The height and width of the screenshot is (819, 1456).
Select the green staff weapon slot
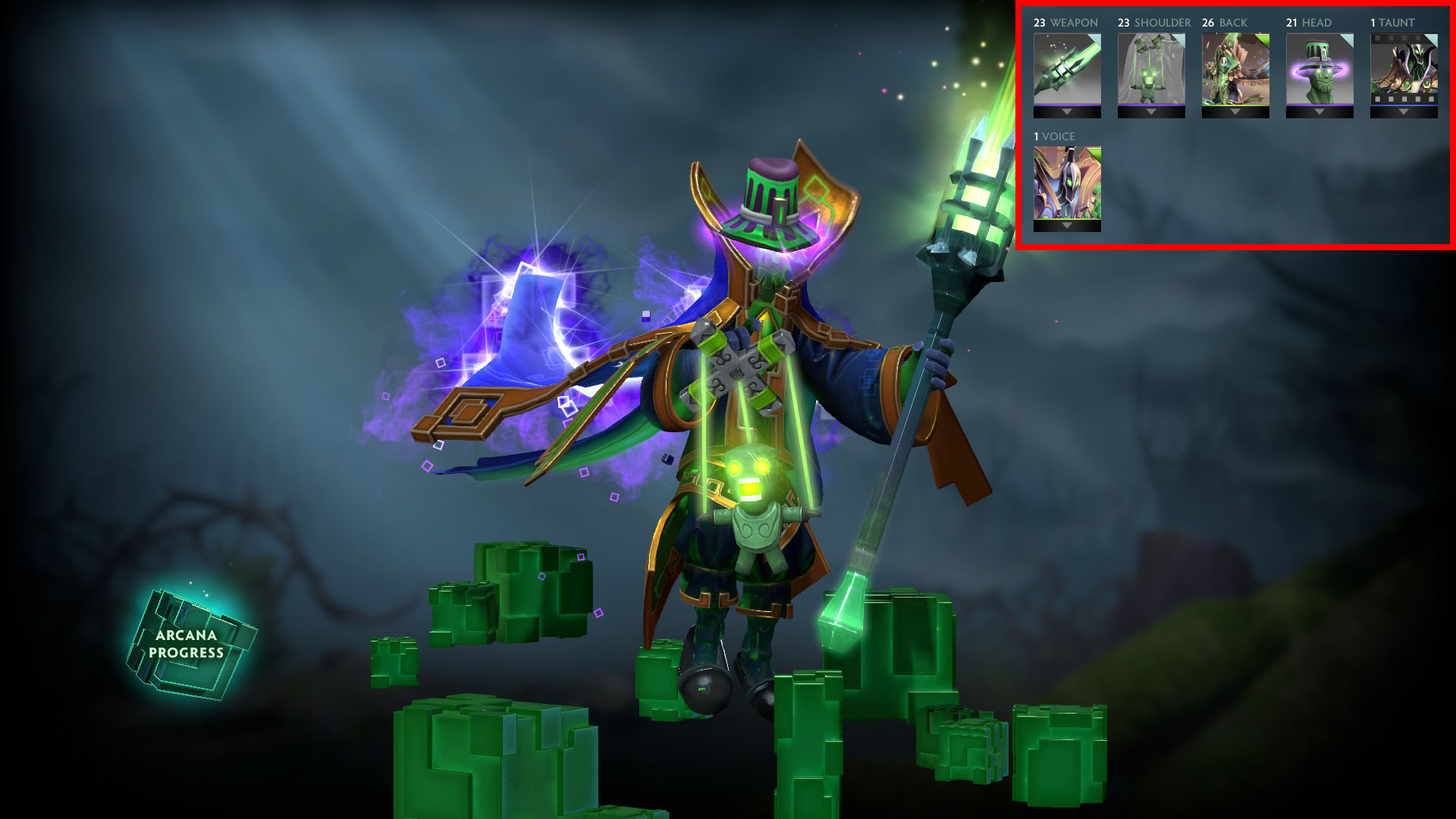(x=1067, y=68)
